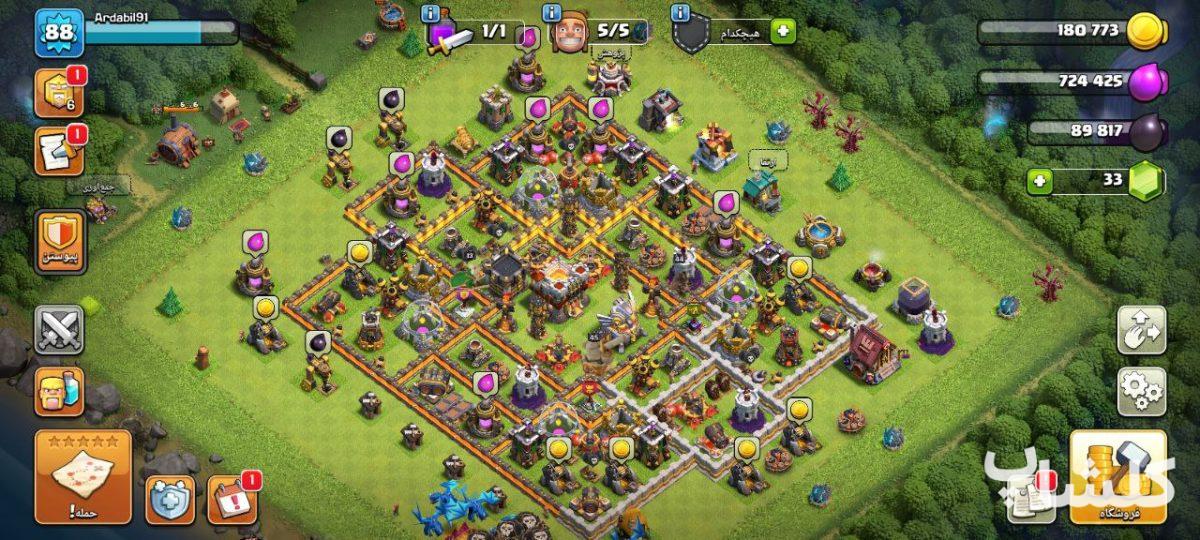Show info for the 5/5 builders counter

tap(552, 13)
